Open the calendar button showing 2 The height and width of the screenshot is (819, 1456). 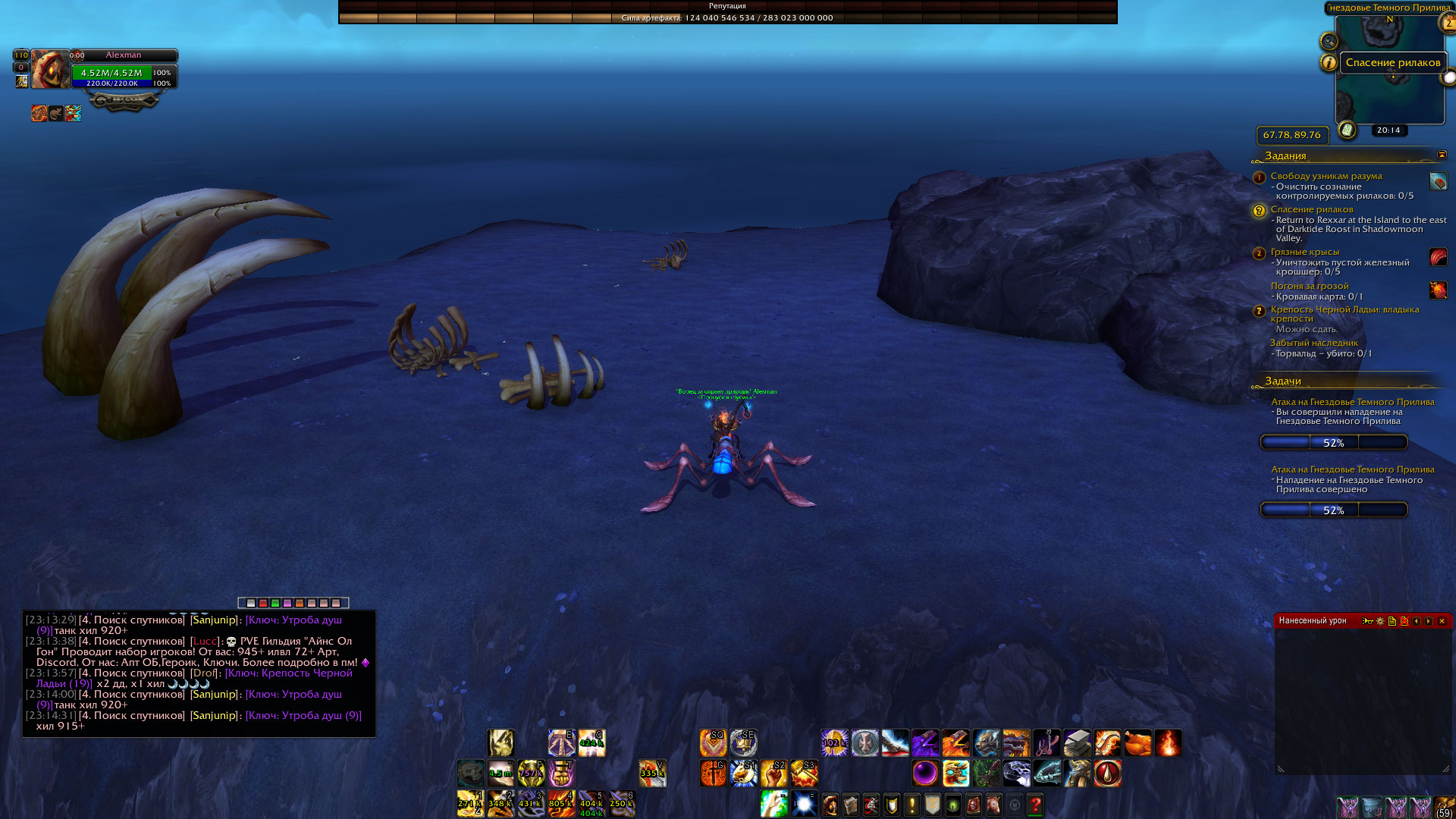(1447, 23)
